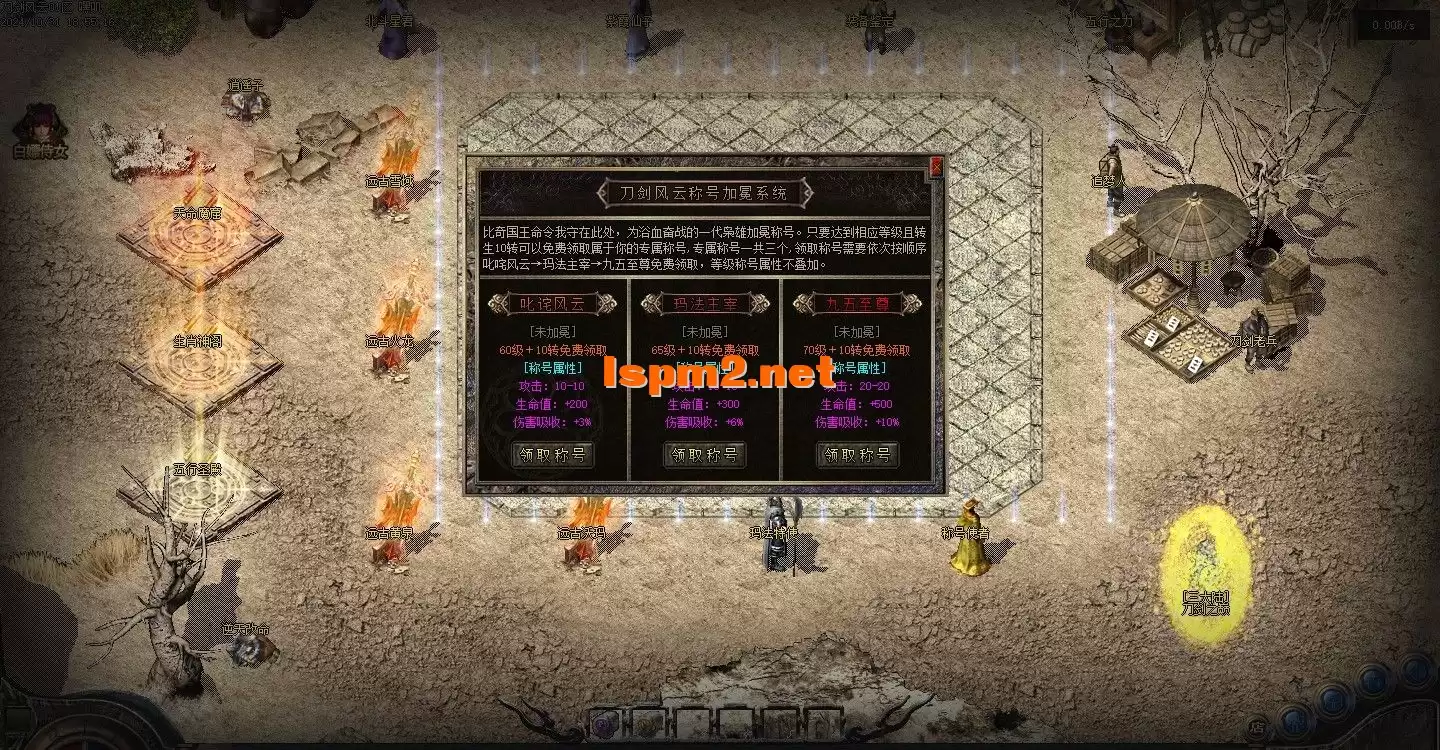1440x750 pixels.
Task: Open the 店 shop button
Action: click(x=1255, y=728)
